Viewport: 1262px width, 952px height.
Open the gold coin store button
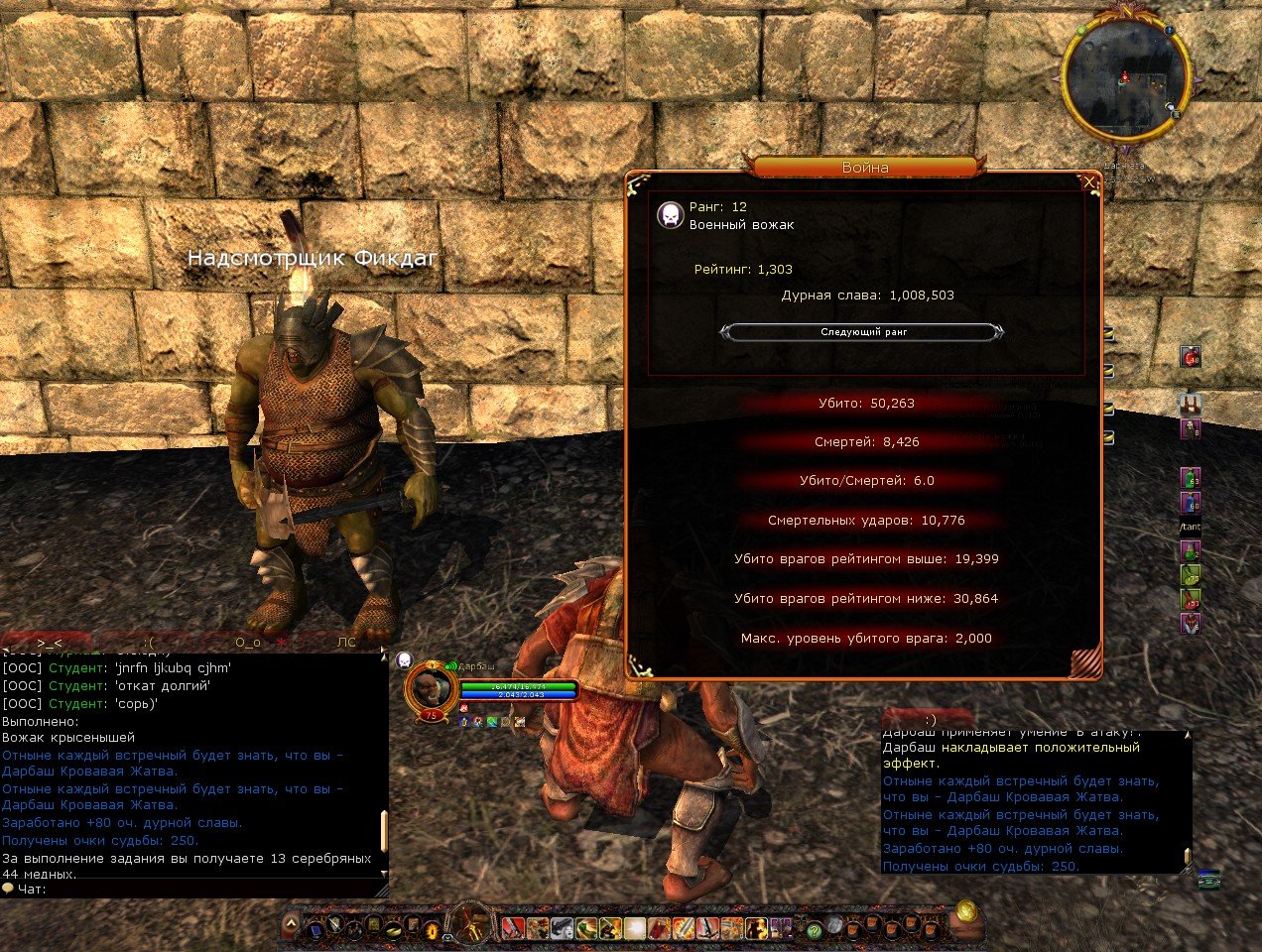966,911
